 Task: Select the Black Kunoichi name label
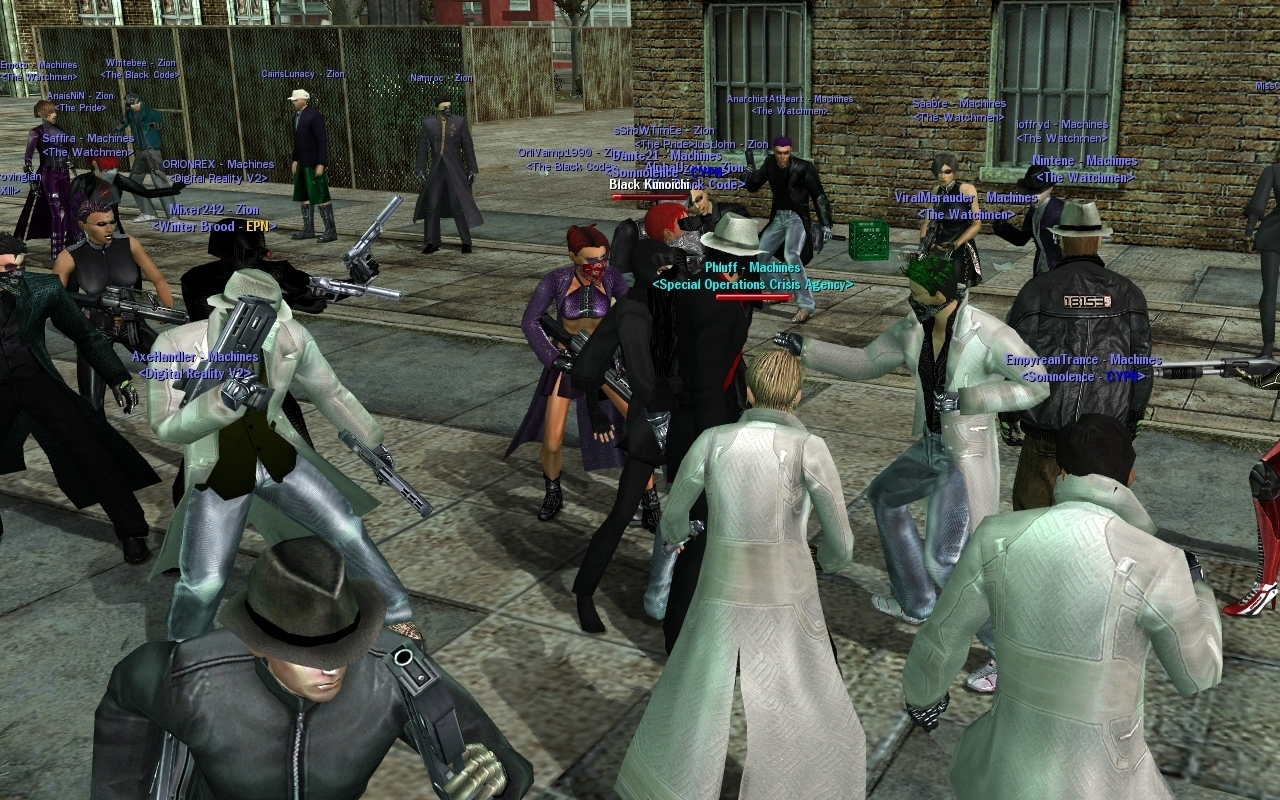click(649, 185)
